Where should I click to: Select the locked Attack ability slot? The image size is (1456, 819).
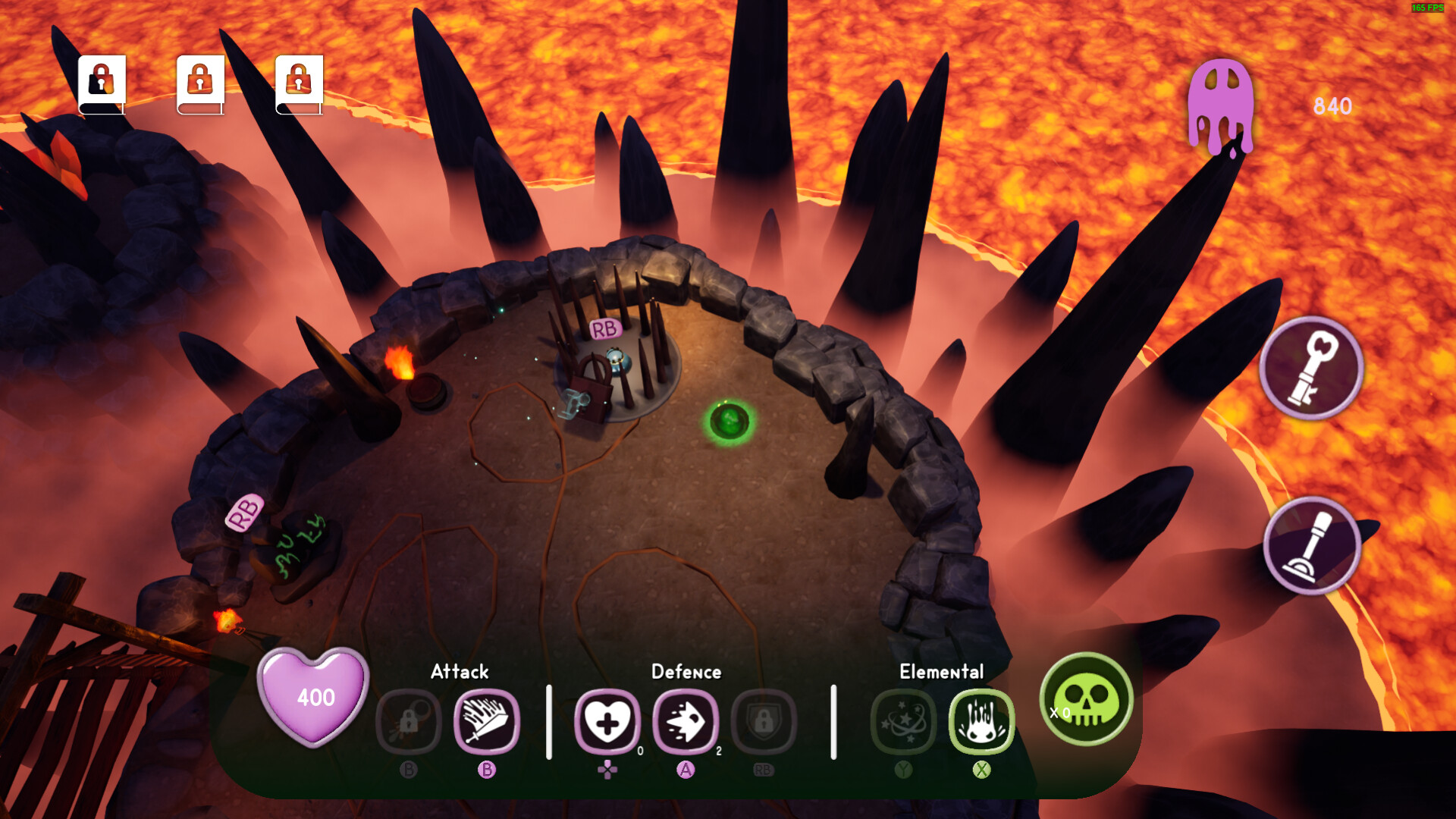tap(409, 721)
